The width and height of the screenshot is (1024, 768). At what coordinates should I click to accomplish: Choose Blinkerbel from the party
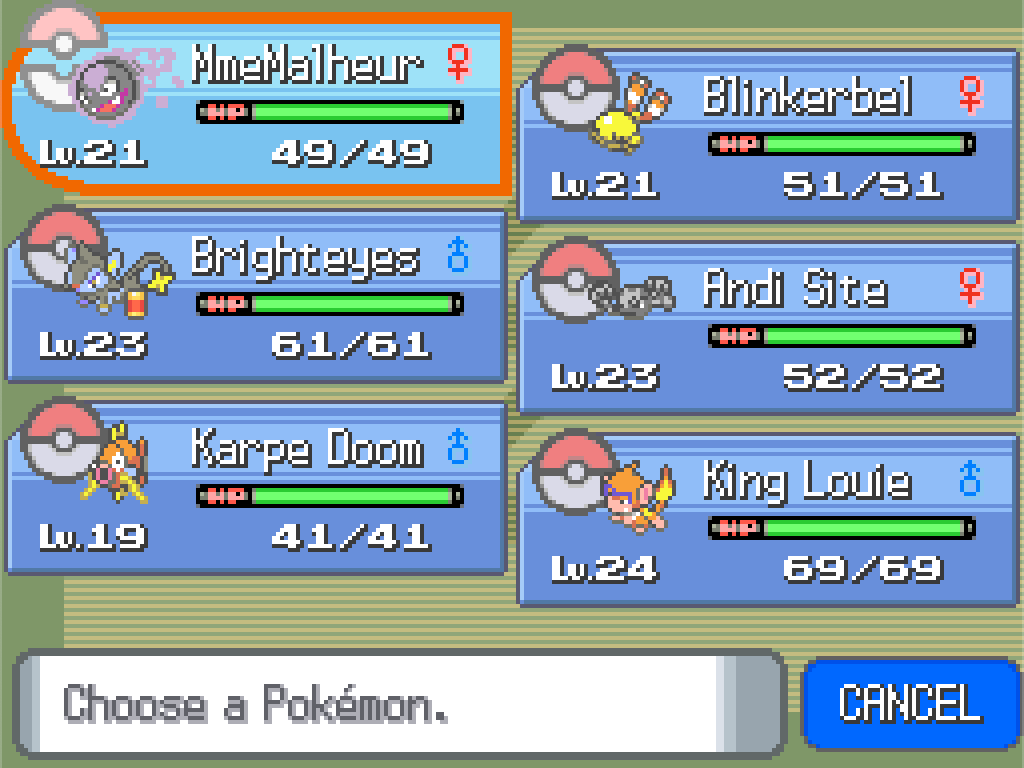(770, 137)
